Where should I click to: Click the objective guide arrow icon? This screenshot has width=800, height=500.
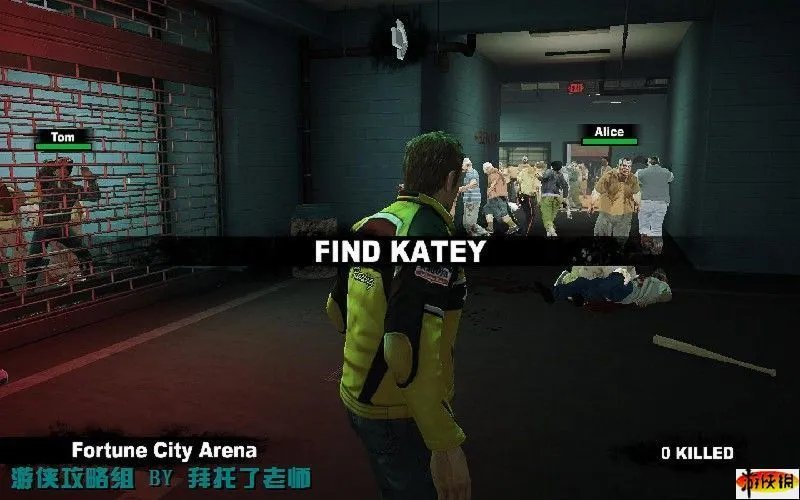coord(400,38)
